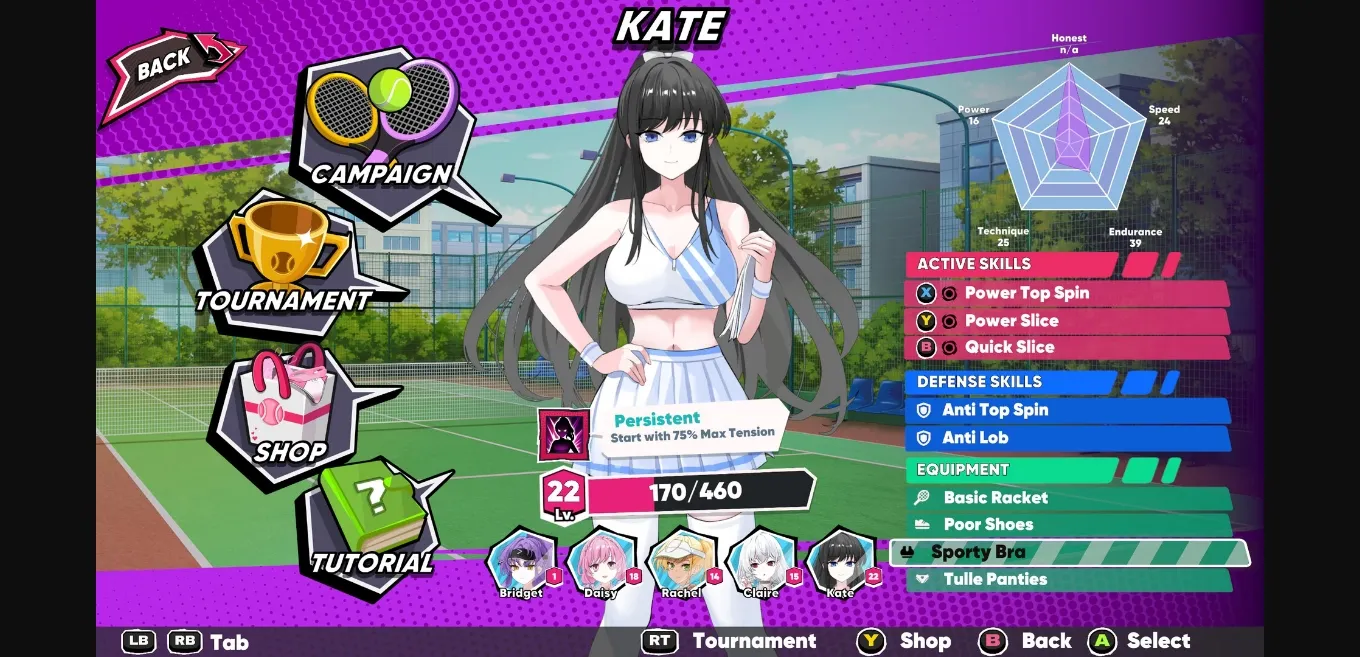Select the Tulle Panties equipment row
Image resolution: width=1360 pixels, height=657 pixels.
pyautogui.click(x=1066, y=579)
